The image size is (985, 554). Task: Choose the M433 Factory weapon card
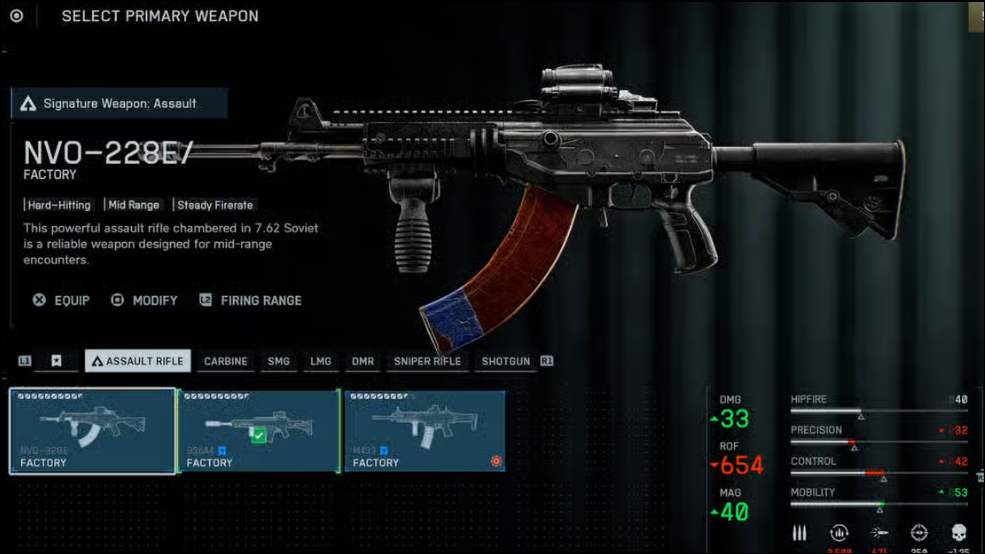click(x=425, y=431)
